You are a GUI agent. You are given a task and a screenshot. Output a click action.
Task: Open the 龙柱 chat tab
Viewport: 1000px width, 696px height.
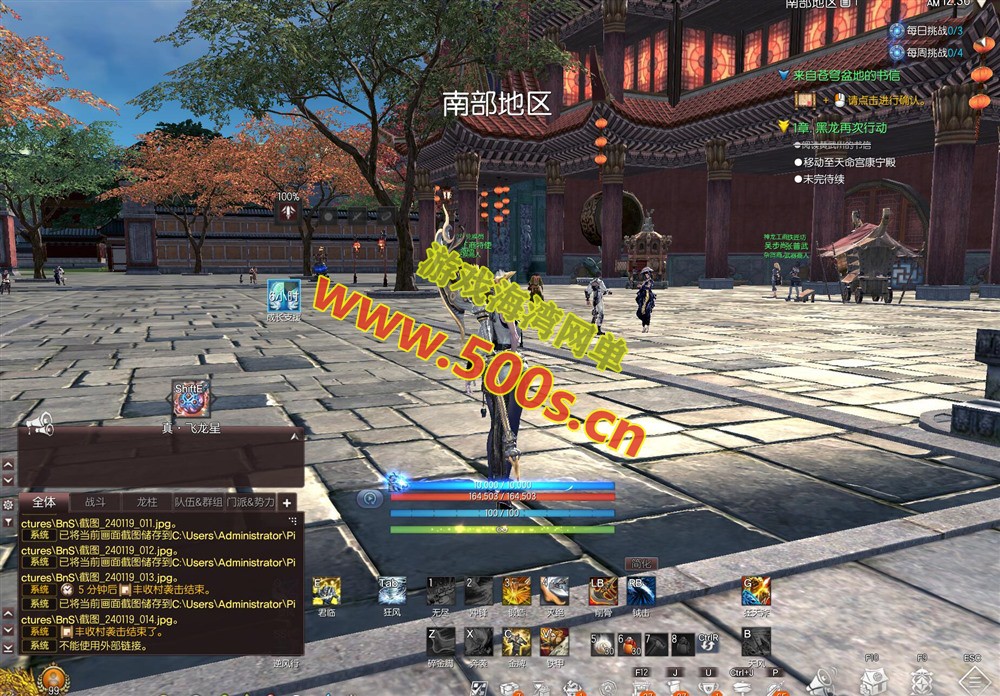146,502
